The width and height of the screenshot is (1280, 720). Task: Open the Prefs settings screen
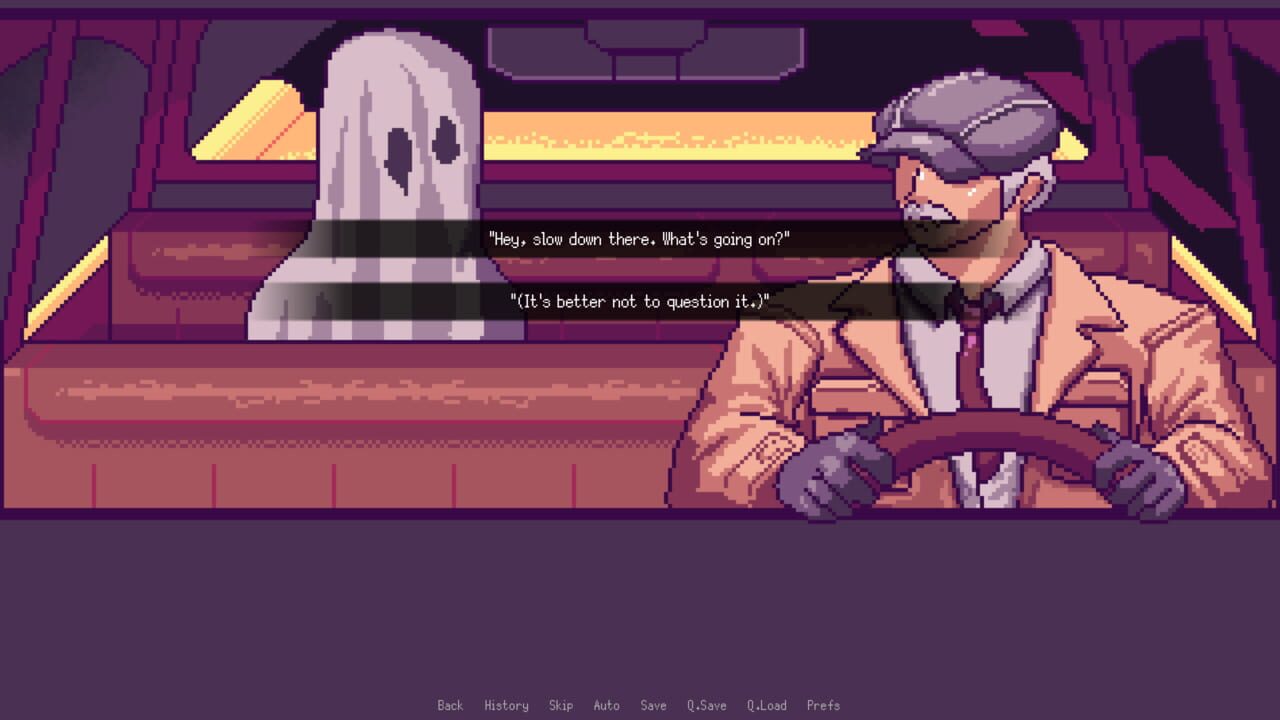(822, 705)
